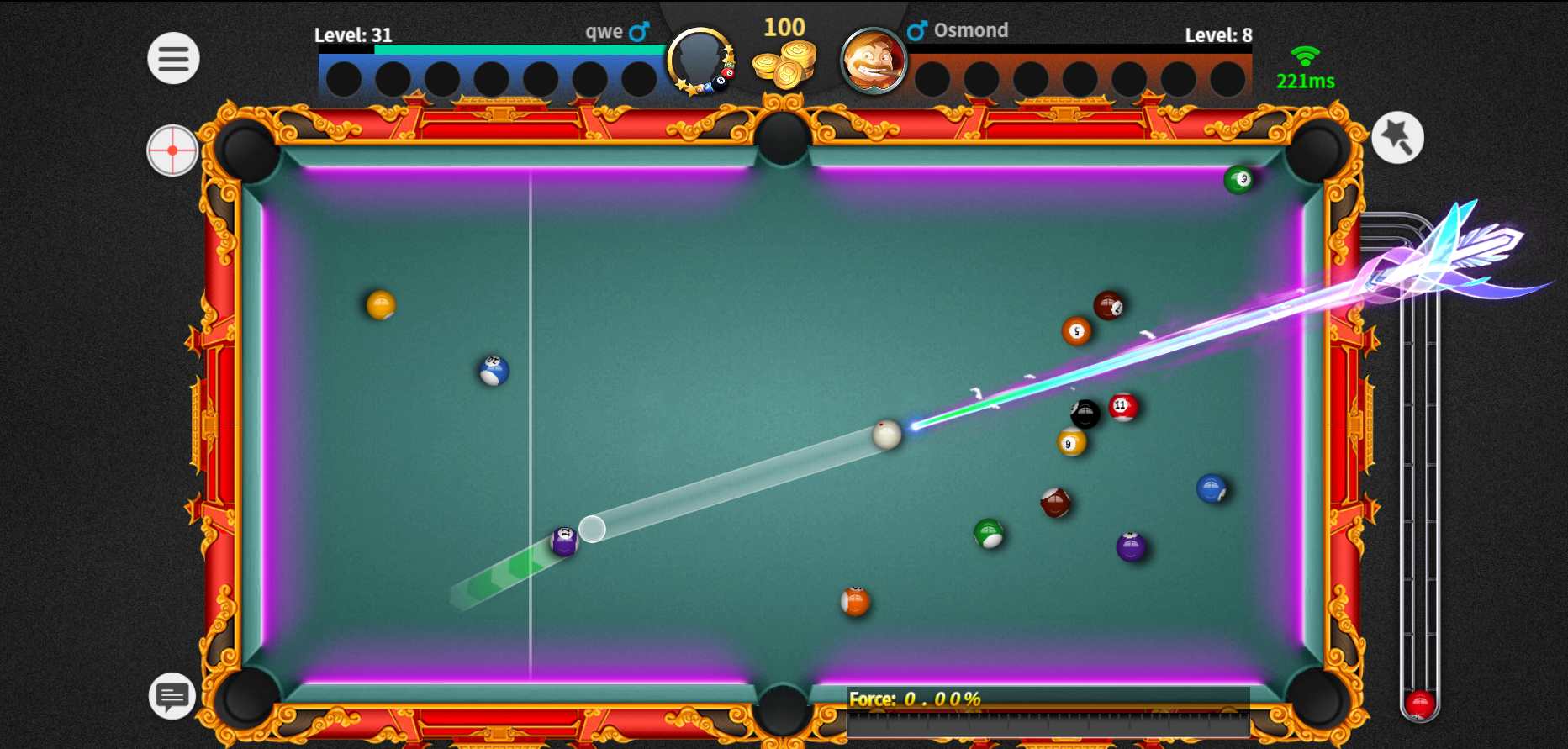View Osmond's avatar profile

(x=873, y=61)
